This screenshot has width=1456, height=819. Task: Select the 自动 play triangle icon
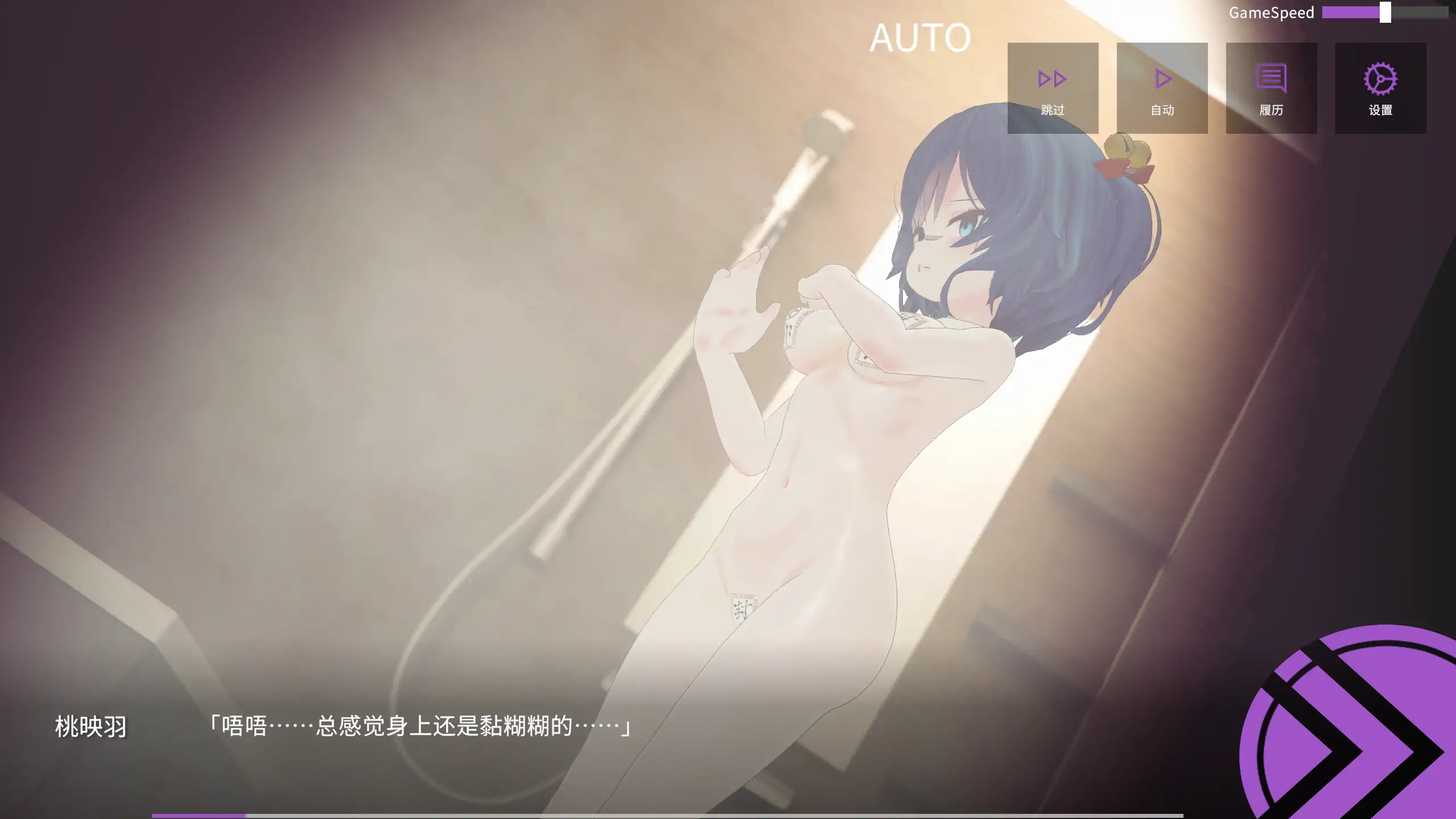[1162, 79]
